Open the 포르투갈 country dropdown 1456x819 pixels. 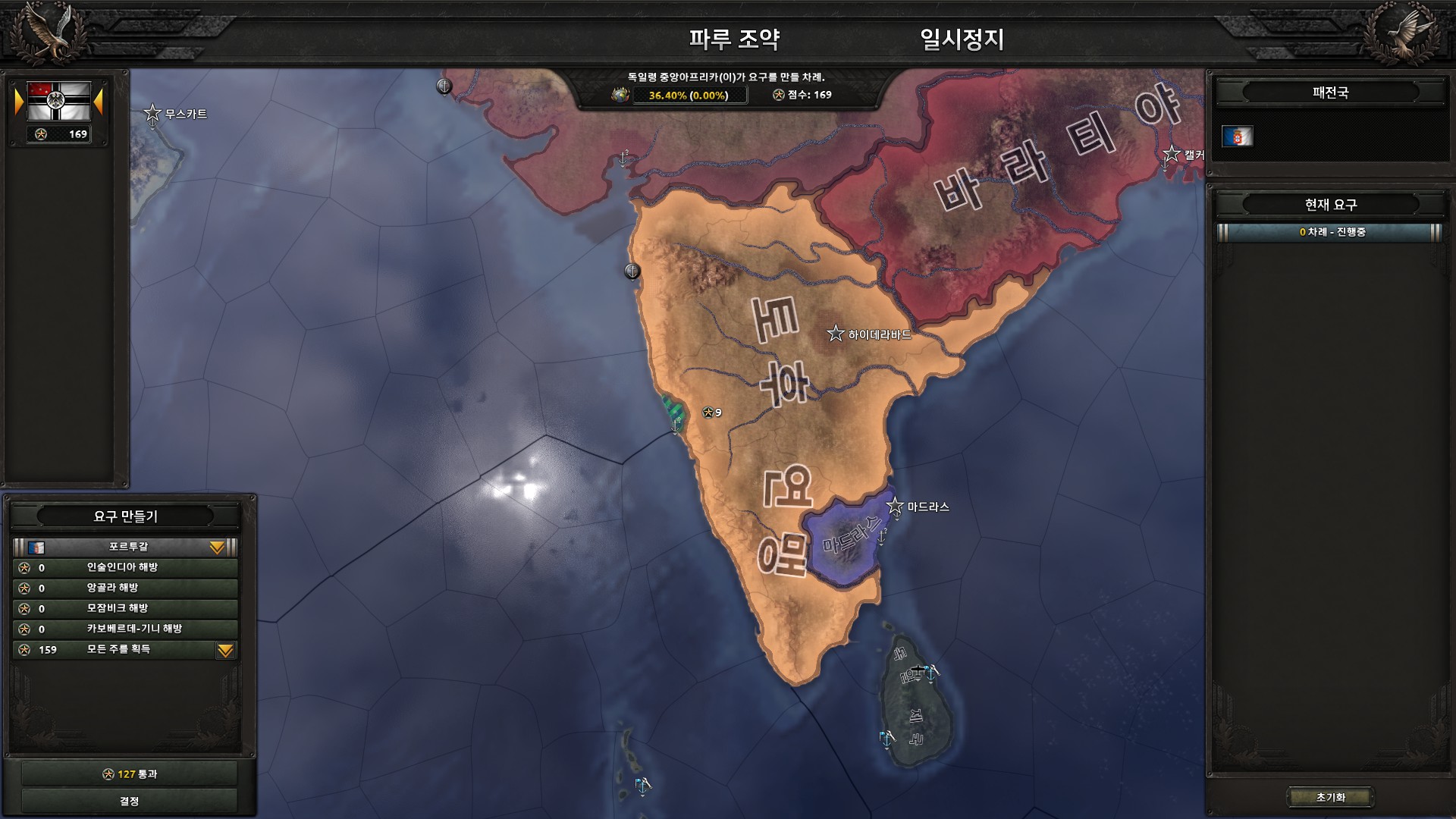point(218,545)
